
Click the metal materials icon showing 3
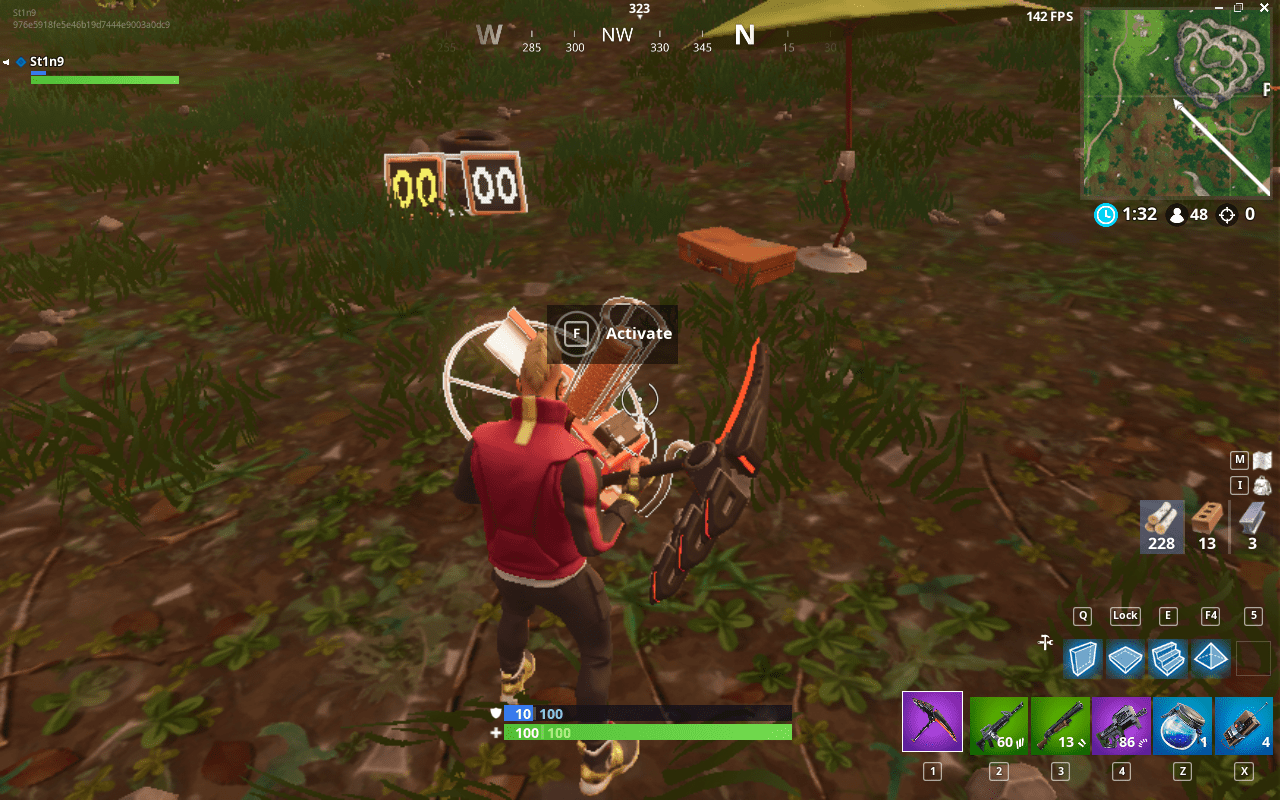(1251, 525)
